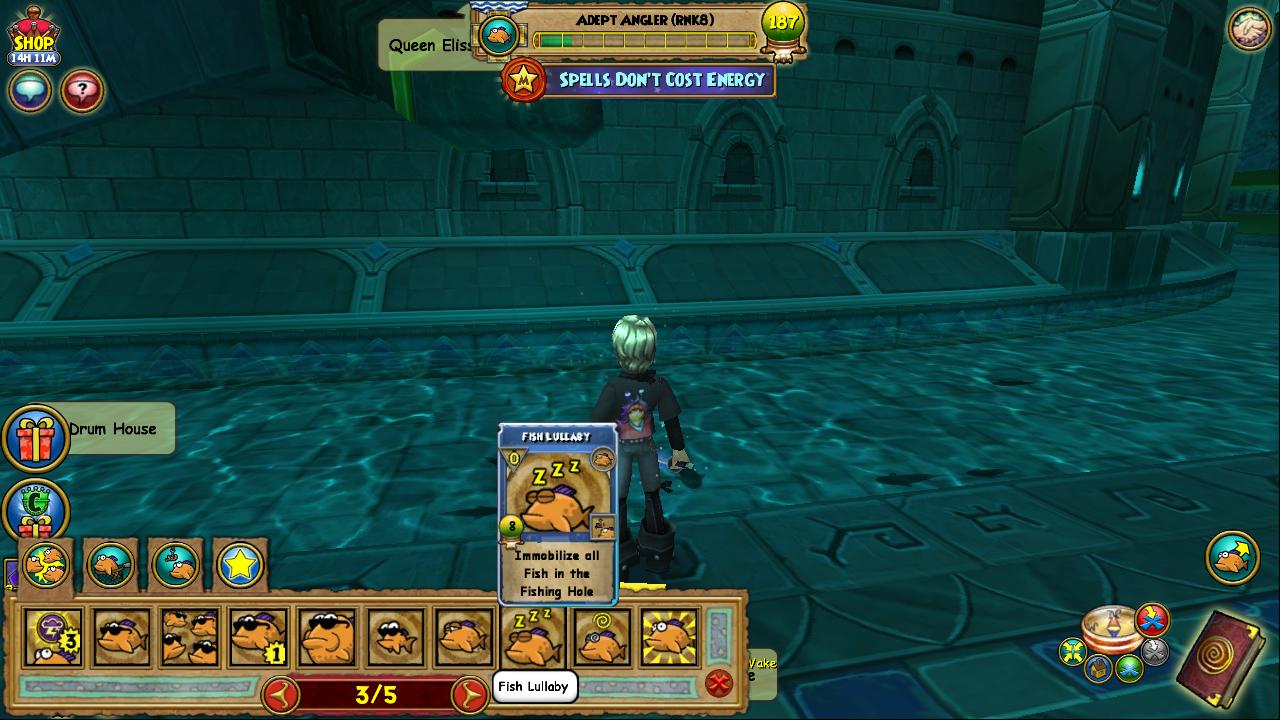The height and width of the screenshot is (720, 1280).
Task: Open the chat bubble icon
Action: click(30, 91)
